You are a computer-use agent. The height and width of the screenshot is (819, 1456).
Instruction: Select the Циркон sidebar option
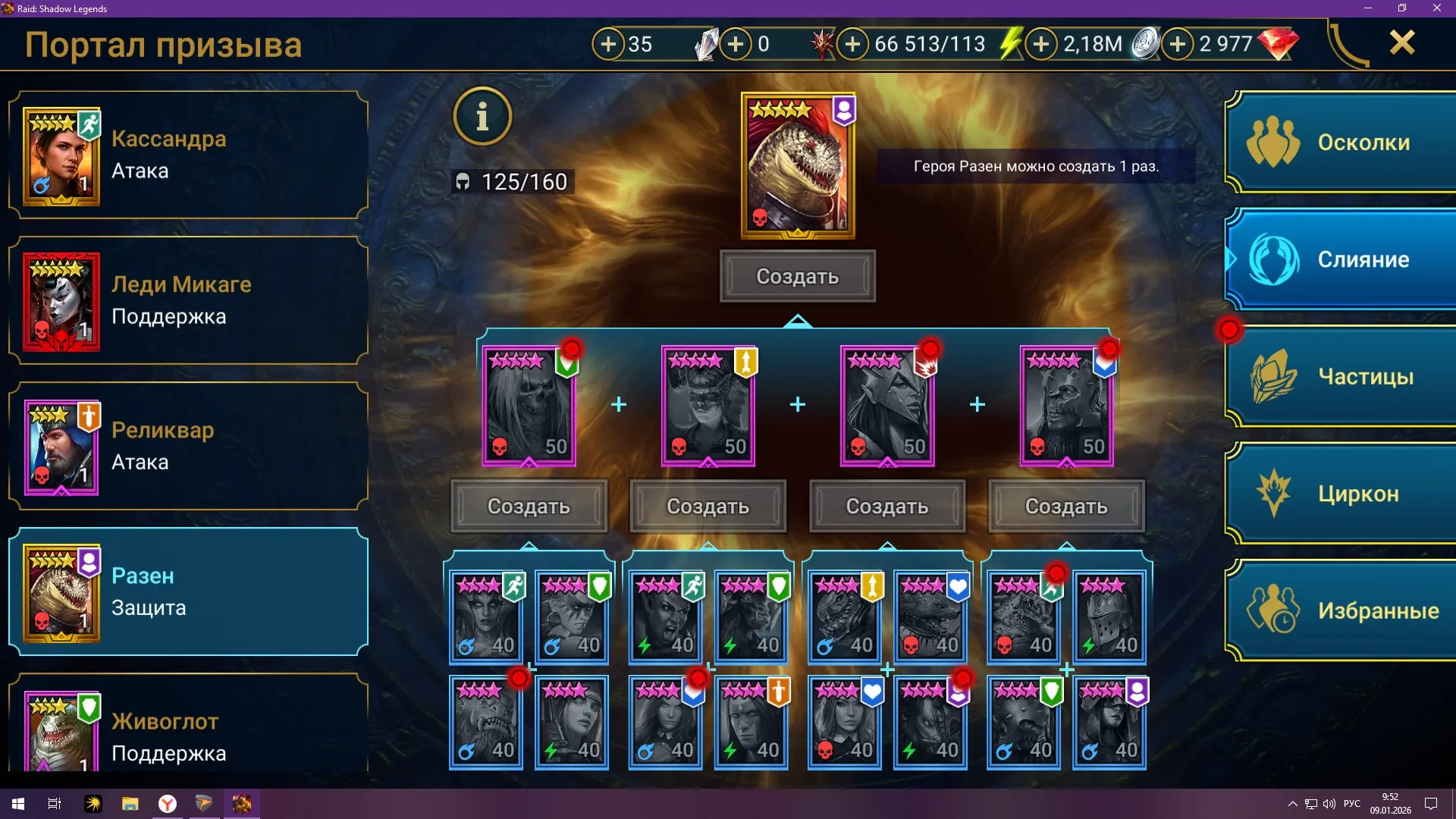(1339, 493)
